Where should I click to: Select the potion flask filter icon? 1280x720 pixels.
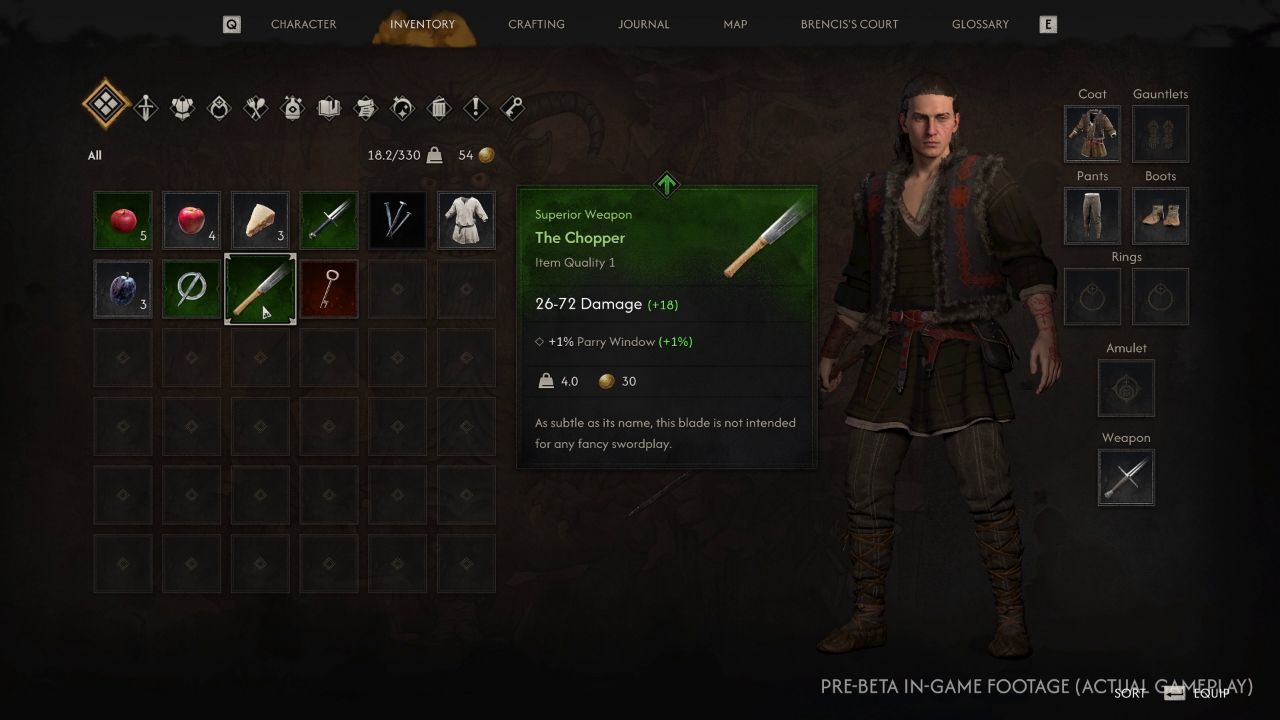coord(292,108)
